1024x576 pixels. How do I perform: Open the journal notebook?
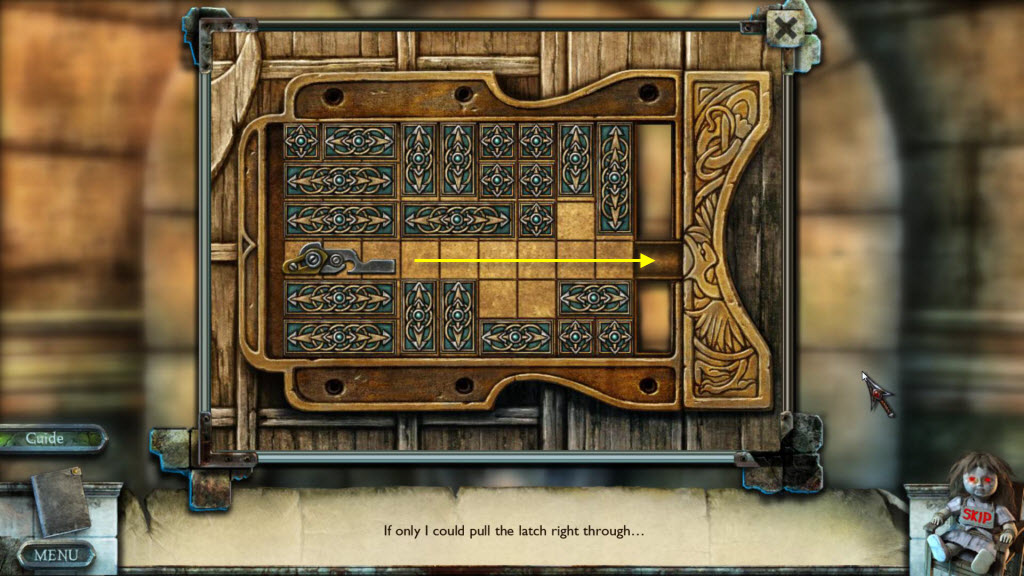click(x=62, y=498)
